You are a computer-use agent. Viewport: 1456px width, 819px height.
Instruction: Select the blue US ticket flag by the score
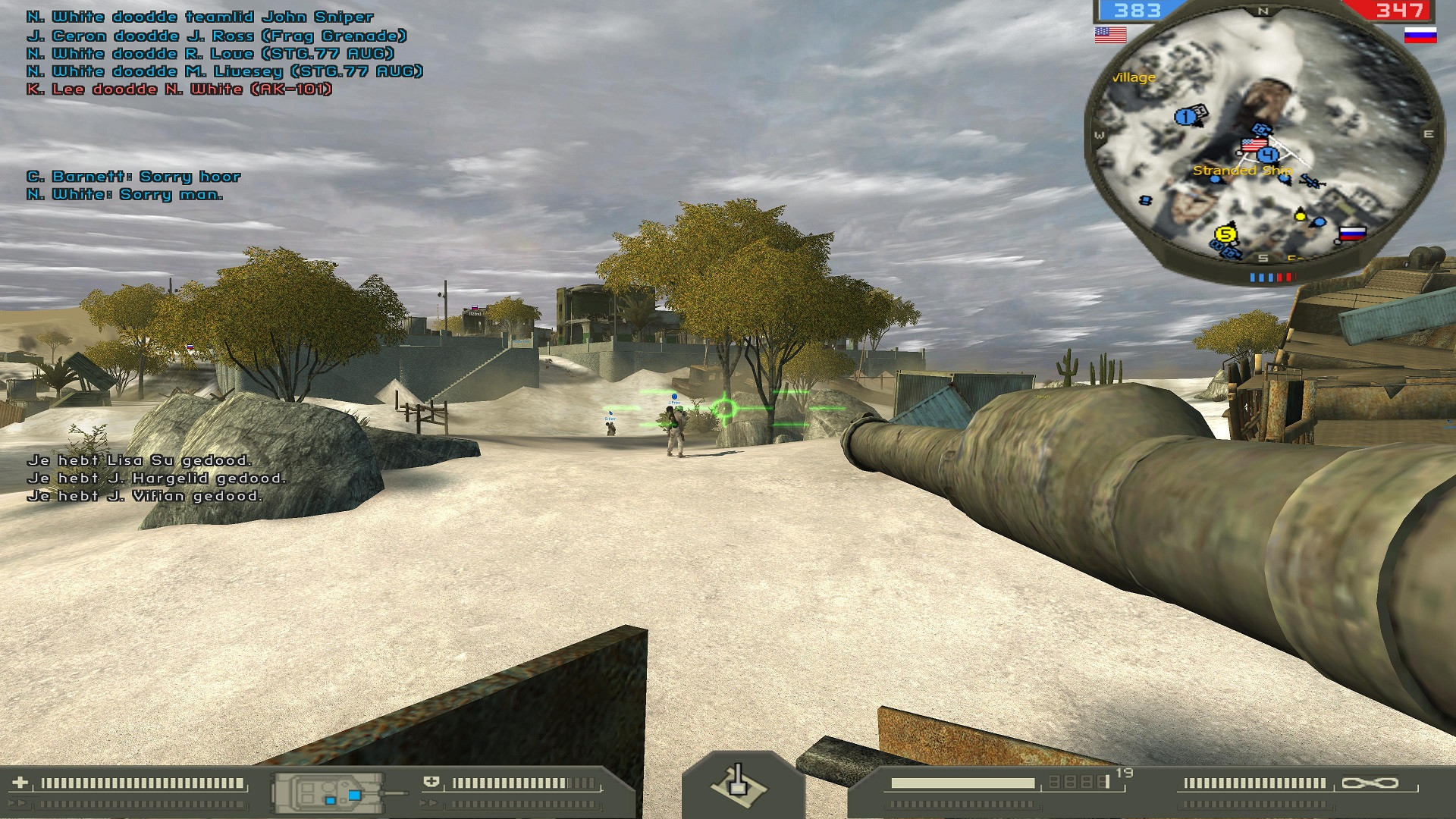[x=1110, y=34]
